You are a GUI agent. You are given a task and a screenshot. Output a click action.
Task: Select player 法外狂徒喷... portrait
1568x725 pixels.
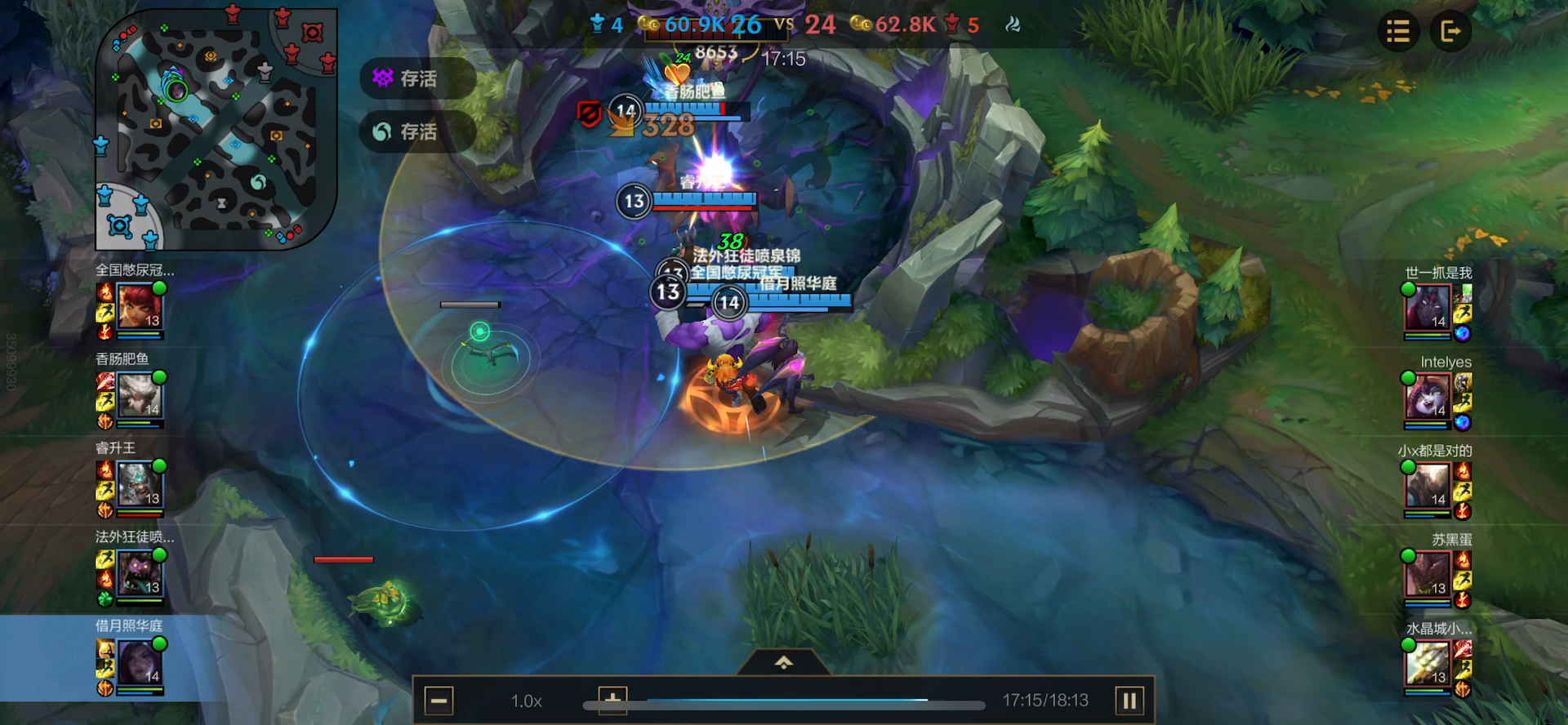click(x=140, y=574)
